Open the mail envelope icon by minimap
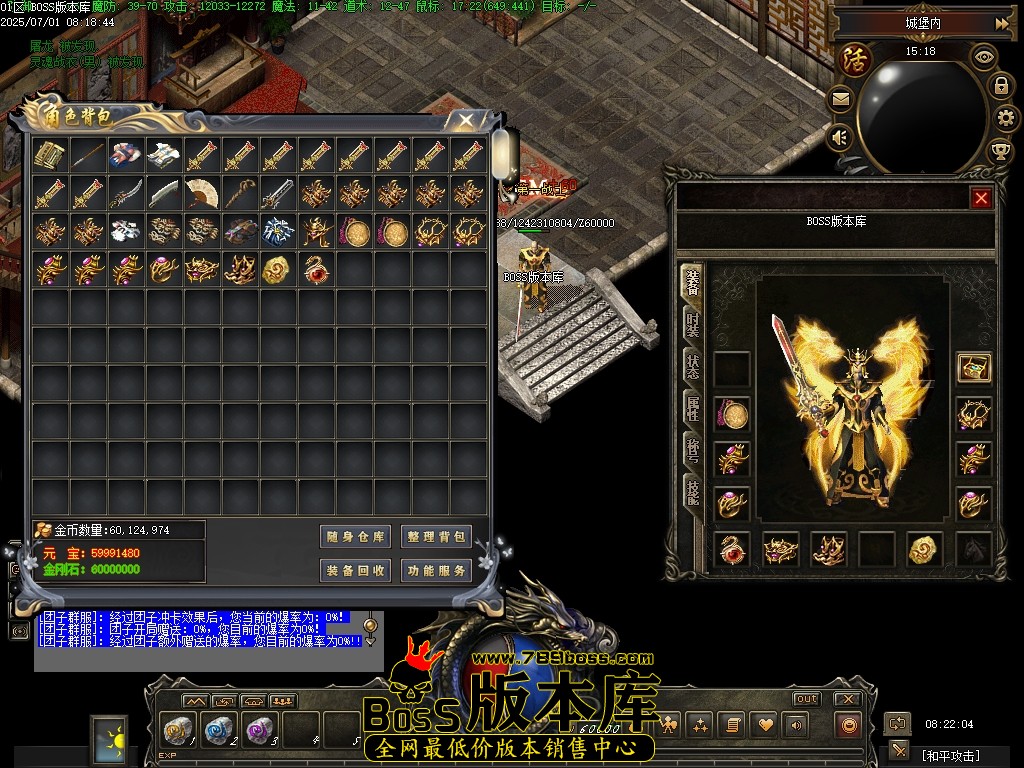 (840, 99)
